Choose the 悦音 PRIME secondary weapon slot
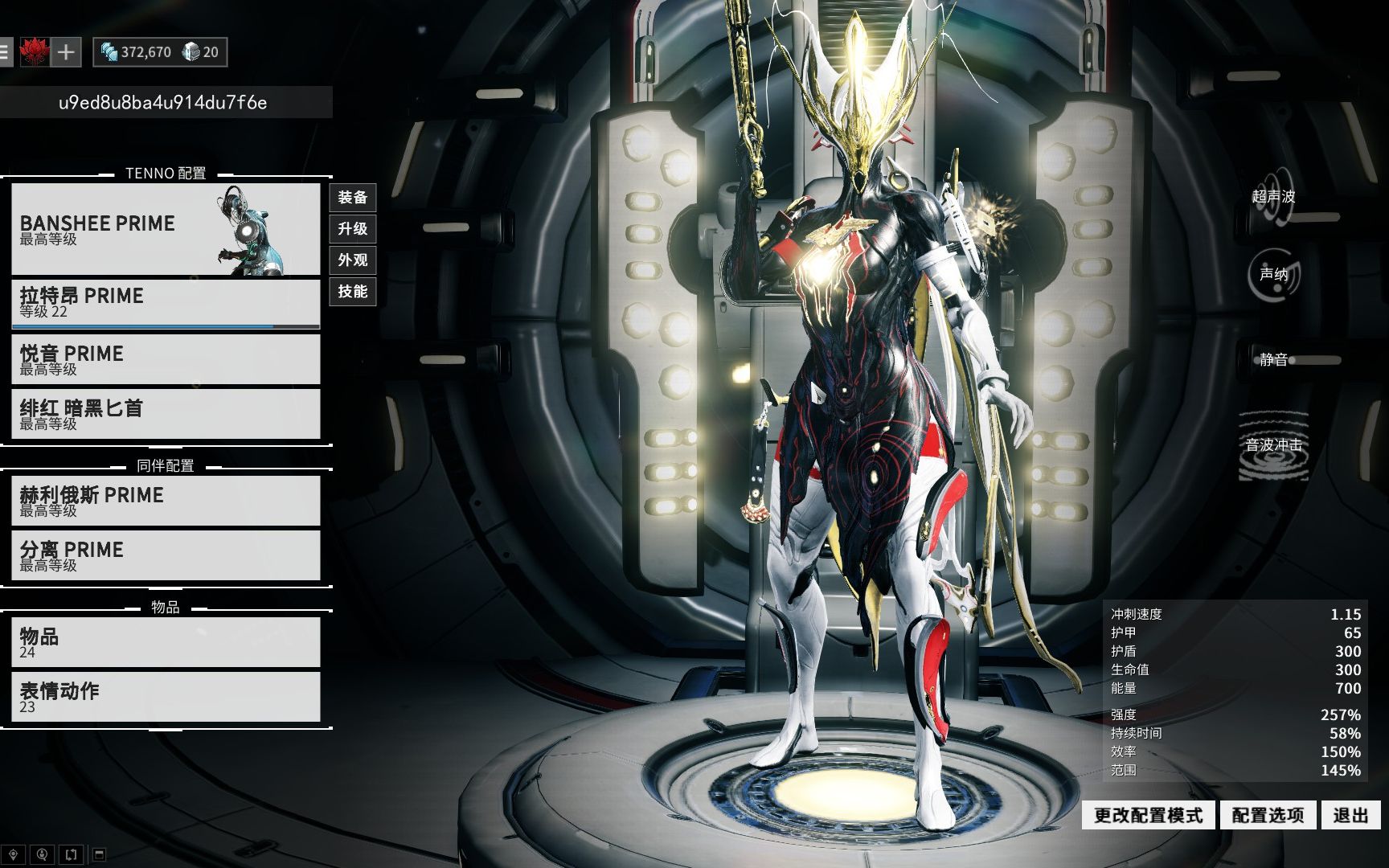This screenshot has height=868, width=1389. coord(166,359)
